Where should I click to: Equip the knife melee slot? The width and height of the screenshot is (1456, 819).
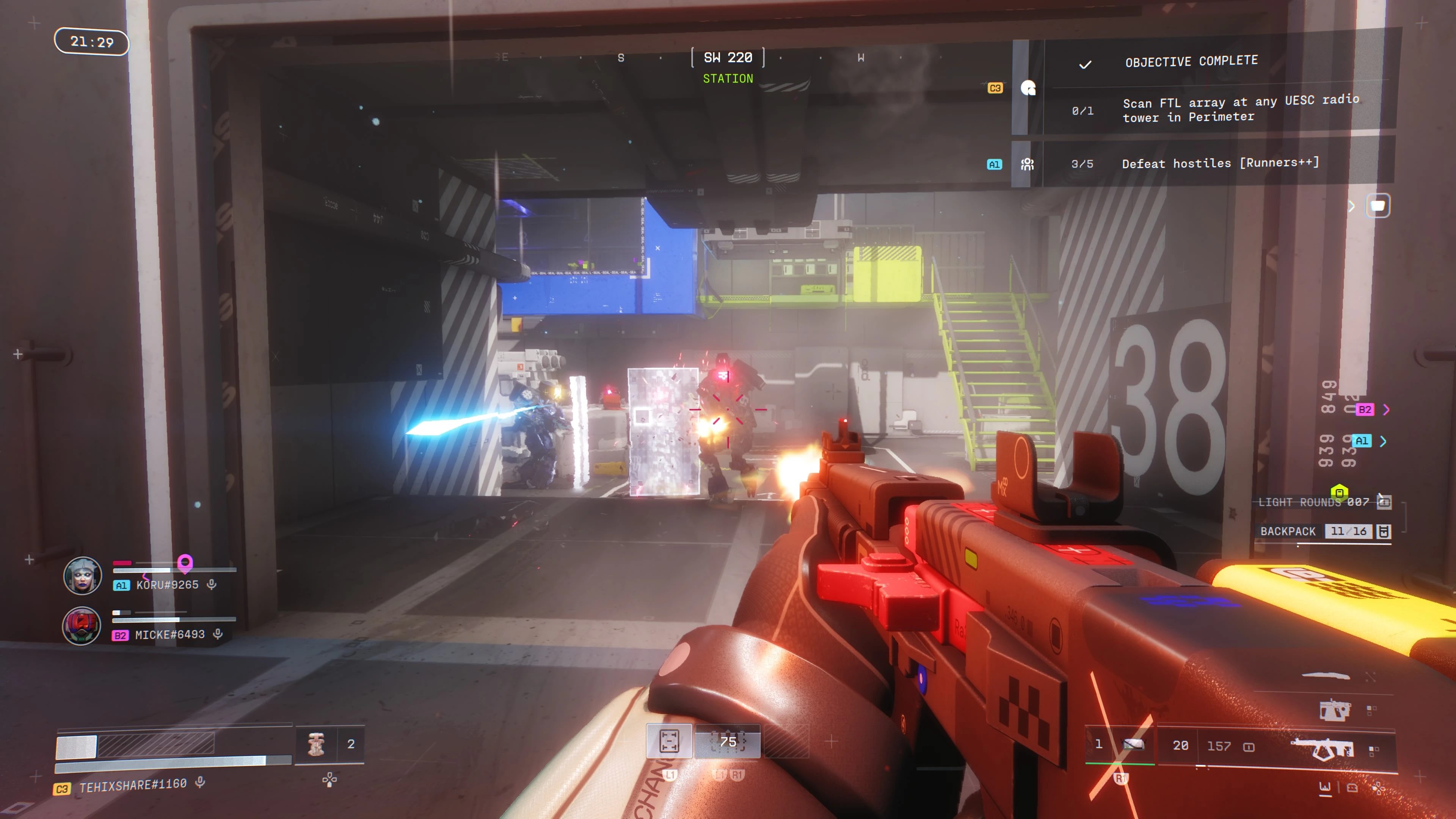click(x=1326, y=675)
